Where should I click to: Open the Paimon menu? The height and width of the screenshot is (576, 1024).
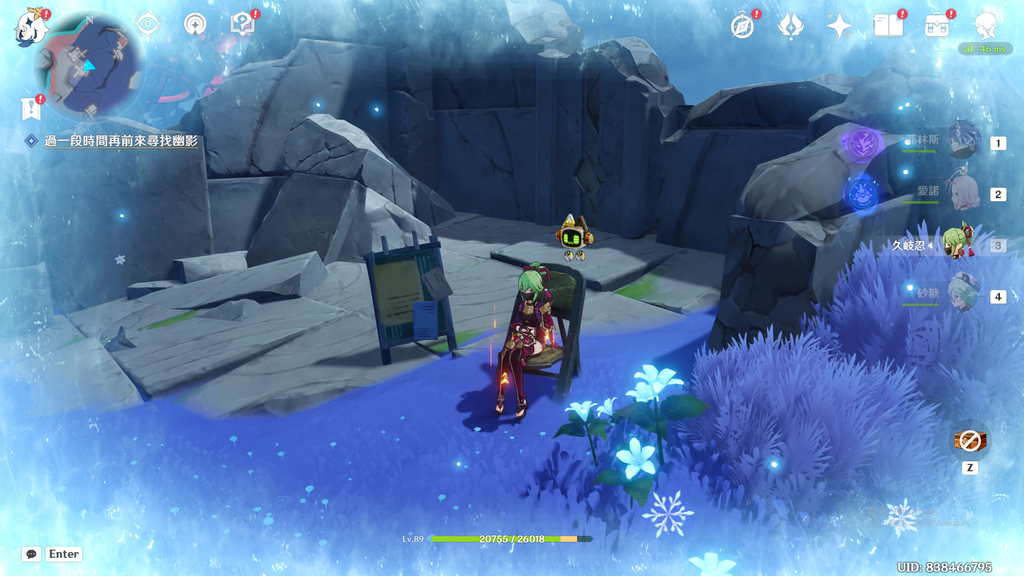[x=31, y=26]
